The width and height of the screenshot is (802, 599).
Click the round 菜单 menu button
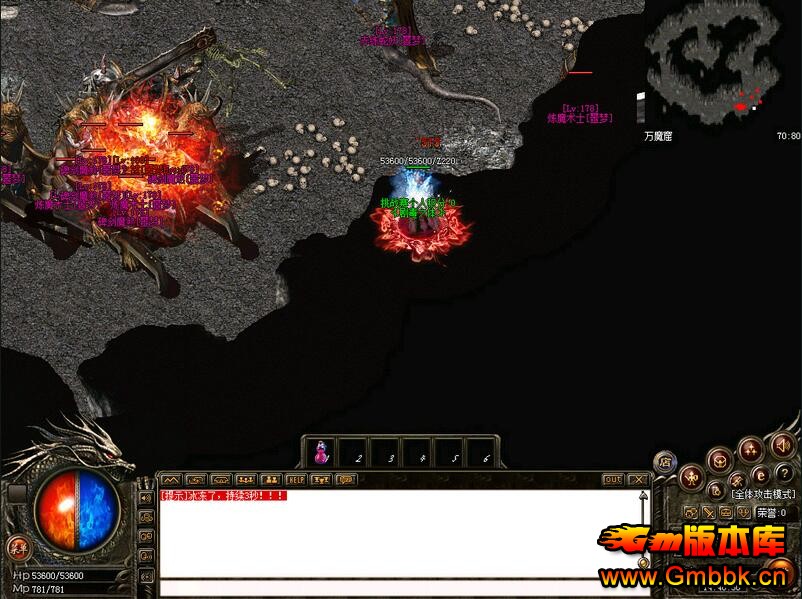coord(17,546)
